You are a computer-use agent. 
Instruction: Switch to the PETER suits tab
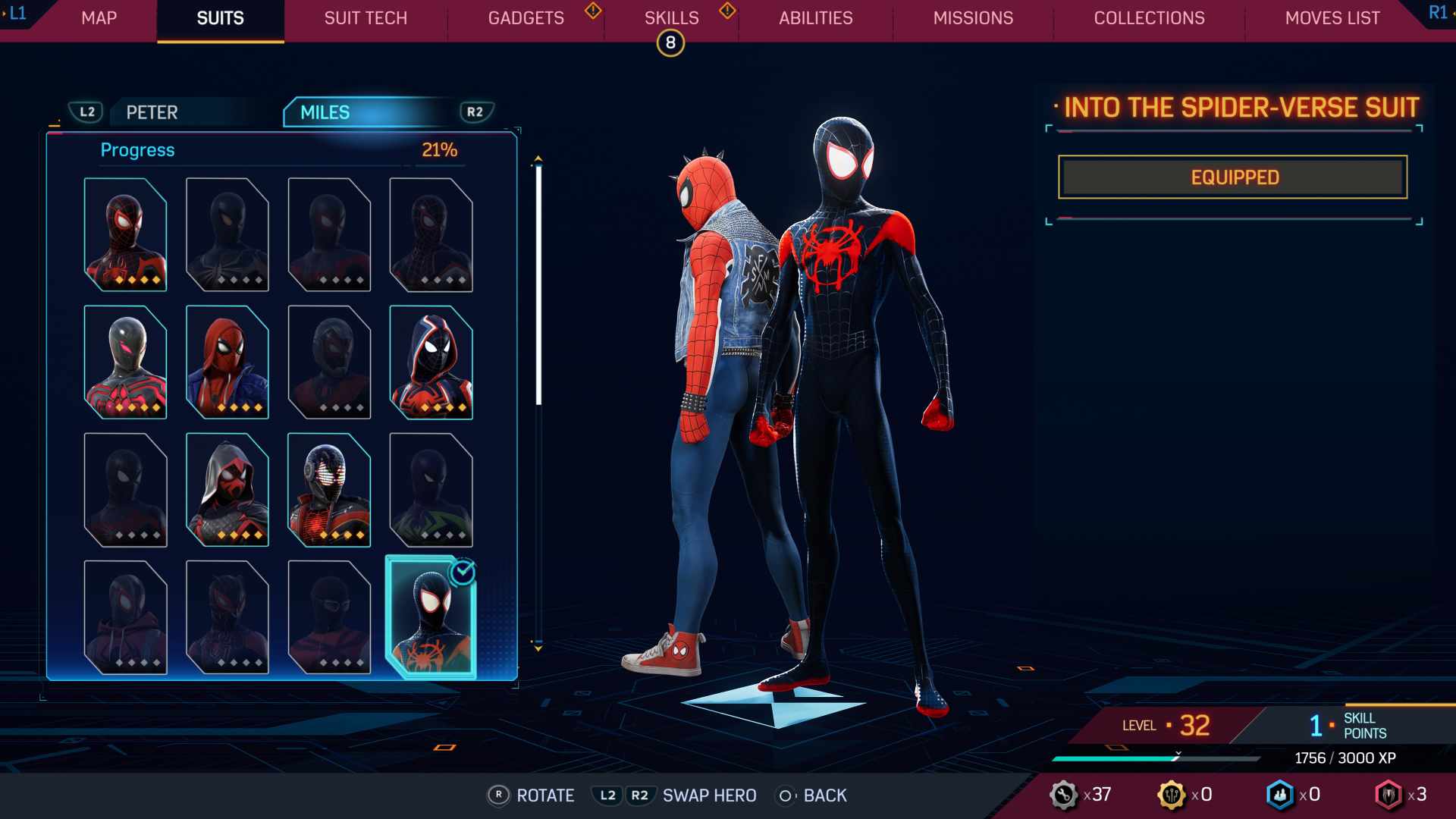150,112
